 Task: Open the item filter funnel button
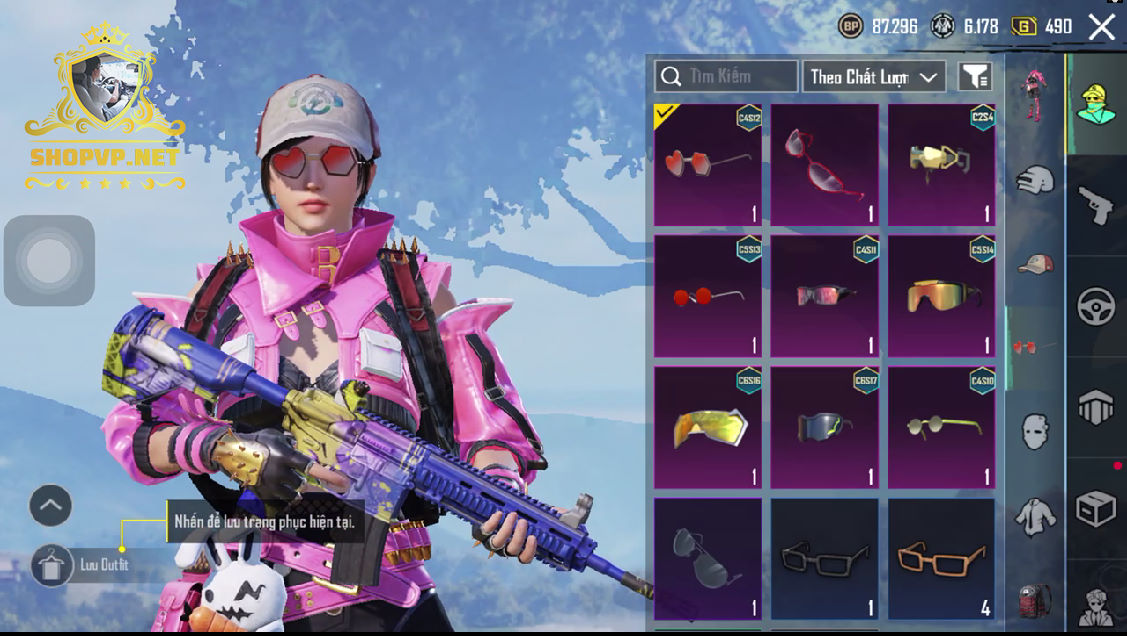tap(974, 77)
